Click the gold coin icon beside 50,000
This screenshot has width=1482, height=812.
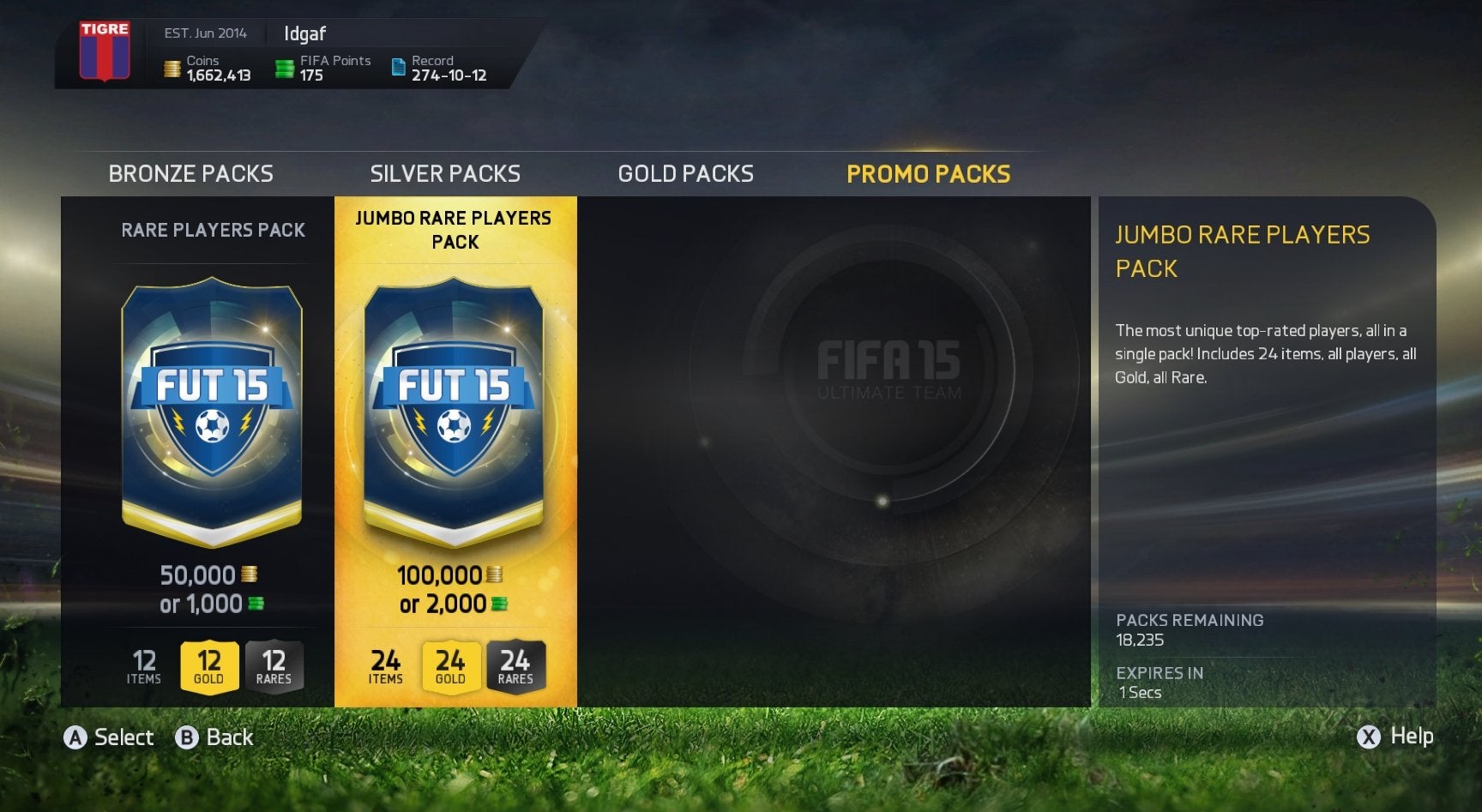click(x=249, y=574)
